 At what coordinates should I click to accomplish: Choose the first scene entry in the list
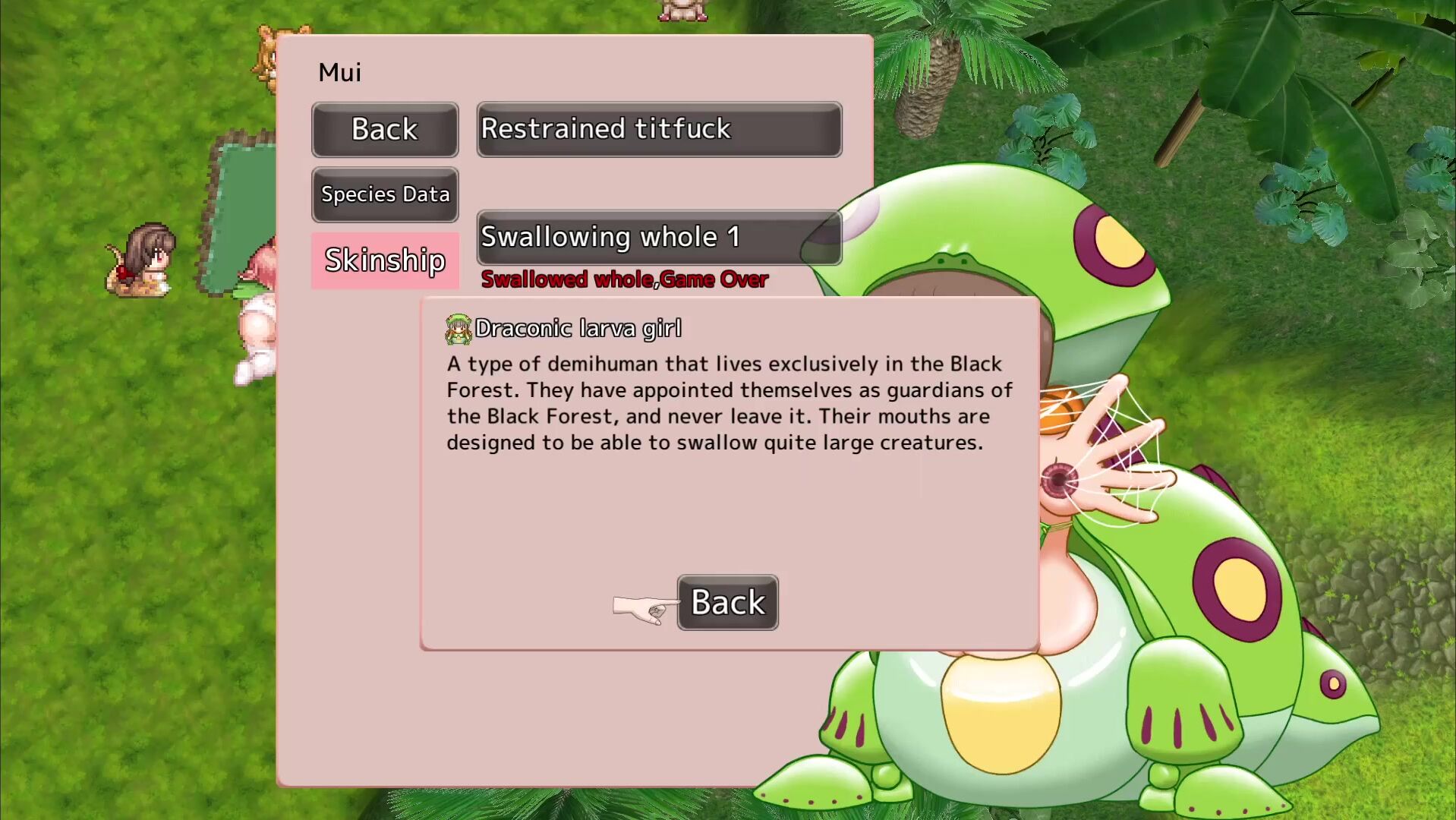[658, 130]
